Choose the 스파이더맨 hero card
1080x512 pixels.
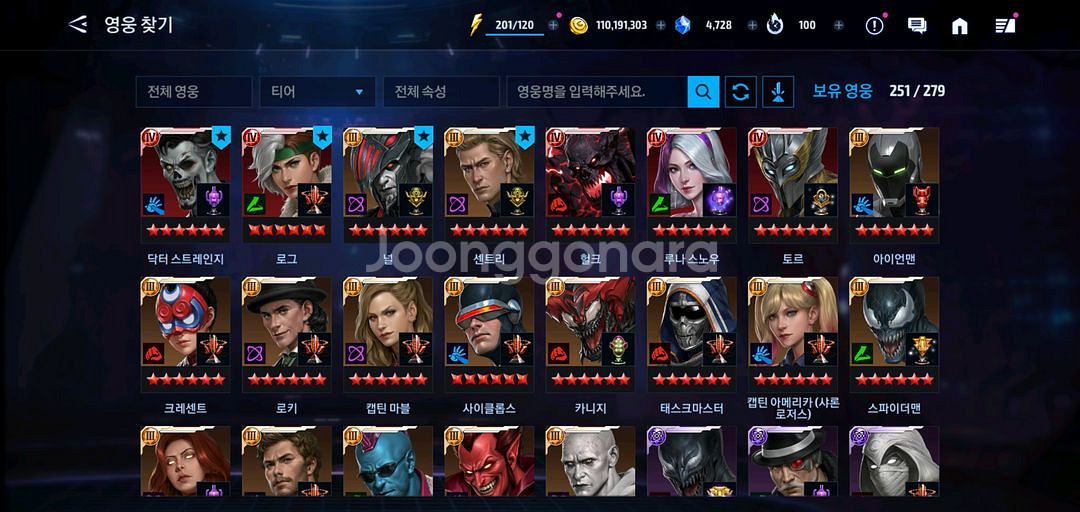tap(894, 333)
